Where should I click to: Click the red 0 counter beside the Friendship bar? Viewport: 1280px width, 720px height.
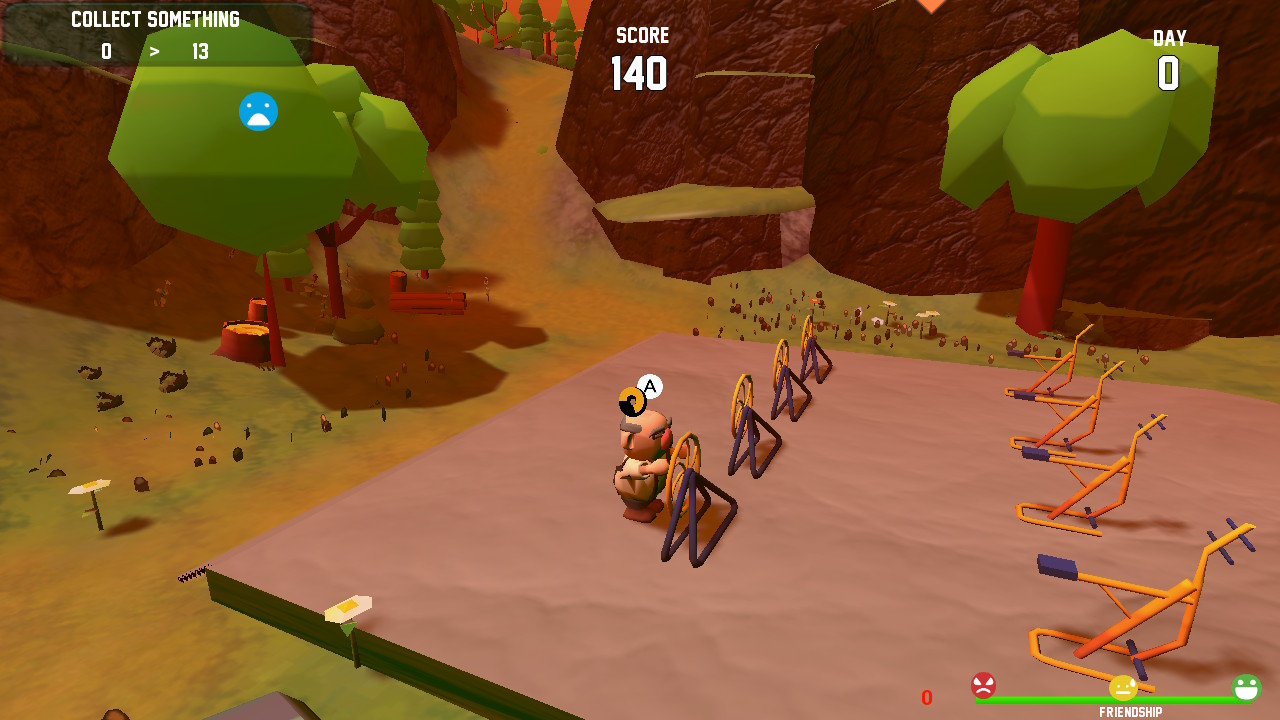pos(927,697)
